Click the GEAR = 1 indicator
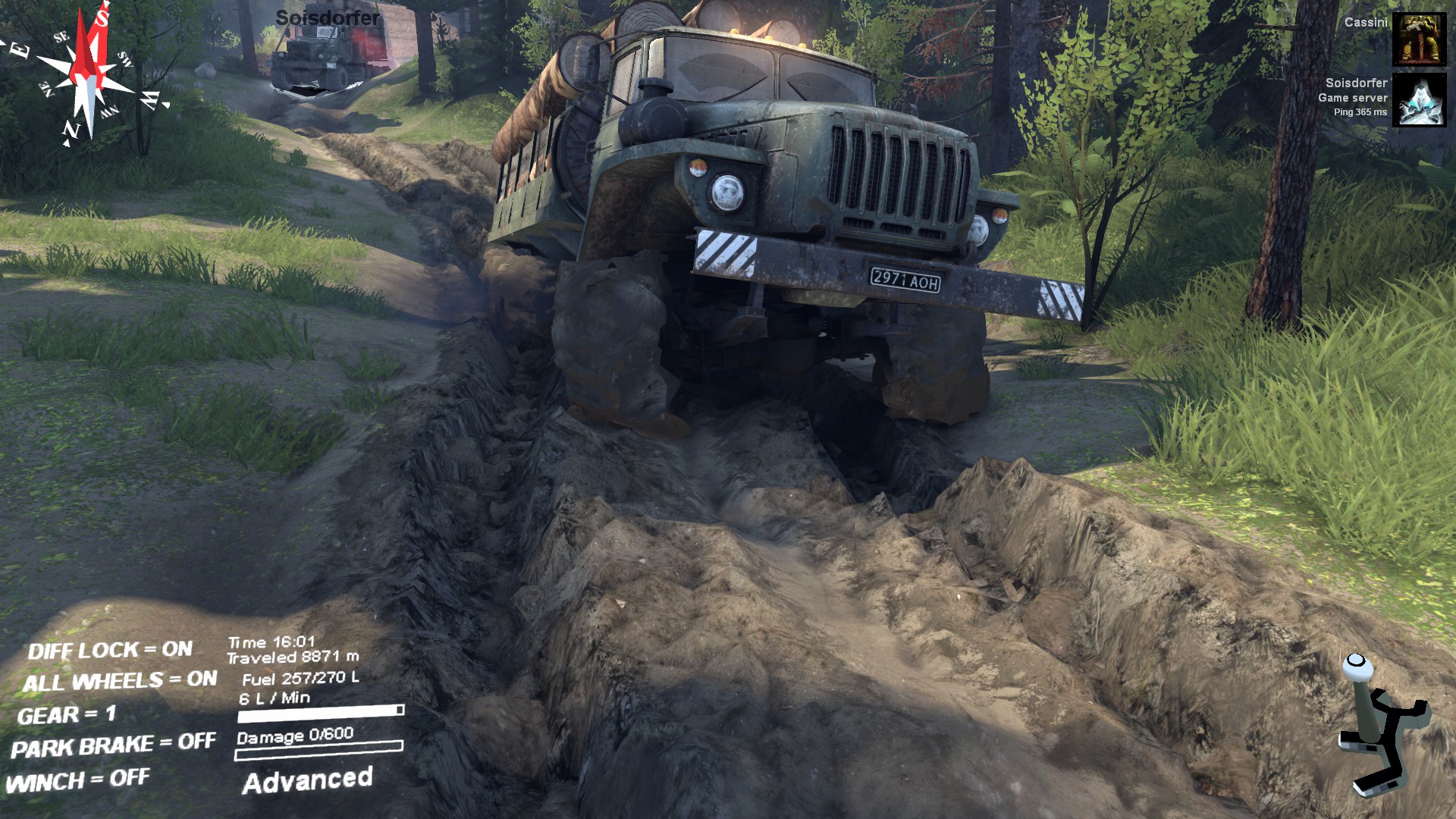The image size is (1456, 819). (x=67, y=714)
